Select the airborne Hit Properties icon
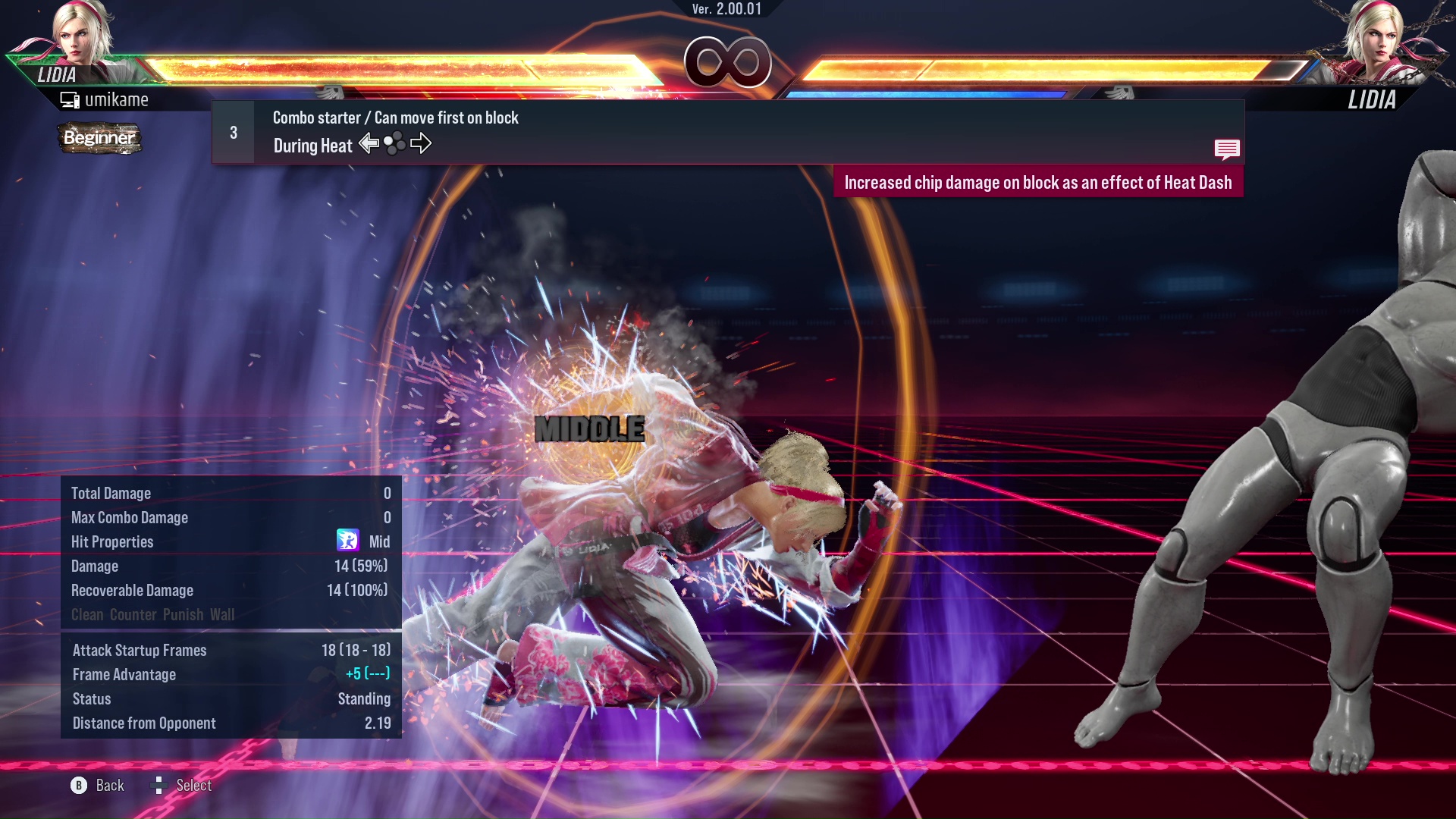1456x819 pixels. tap(348, 541)
